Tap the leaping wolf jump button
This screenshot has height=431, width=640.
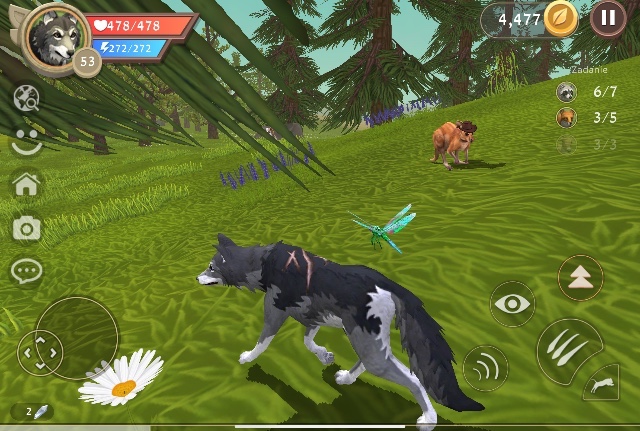click(604, 383)
